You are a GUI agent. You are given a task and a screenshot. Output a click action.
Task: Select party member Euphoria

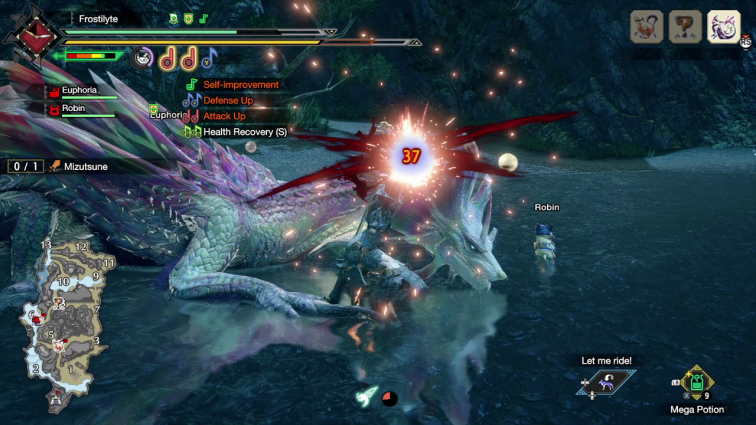(82, 90)
